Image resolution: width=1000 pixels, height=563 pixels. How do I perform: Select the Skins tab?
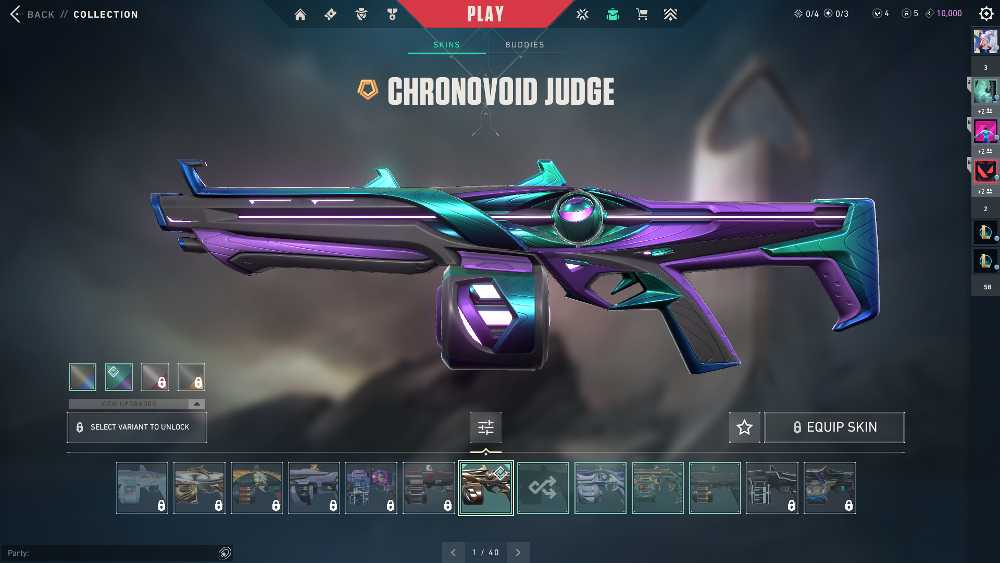coord(446,45)
